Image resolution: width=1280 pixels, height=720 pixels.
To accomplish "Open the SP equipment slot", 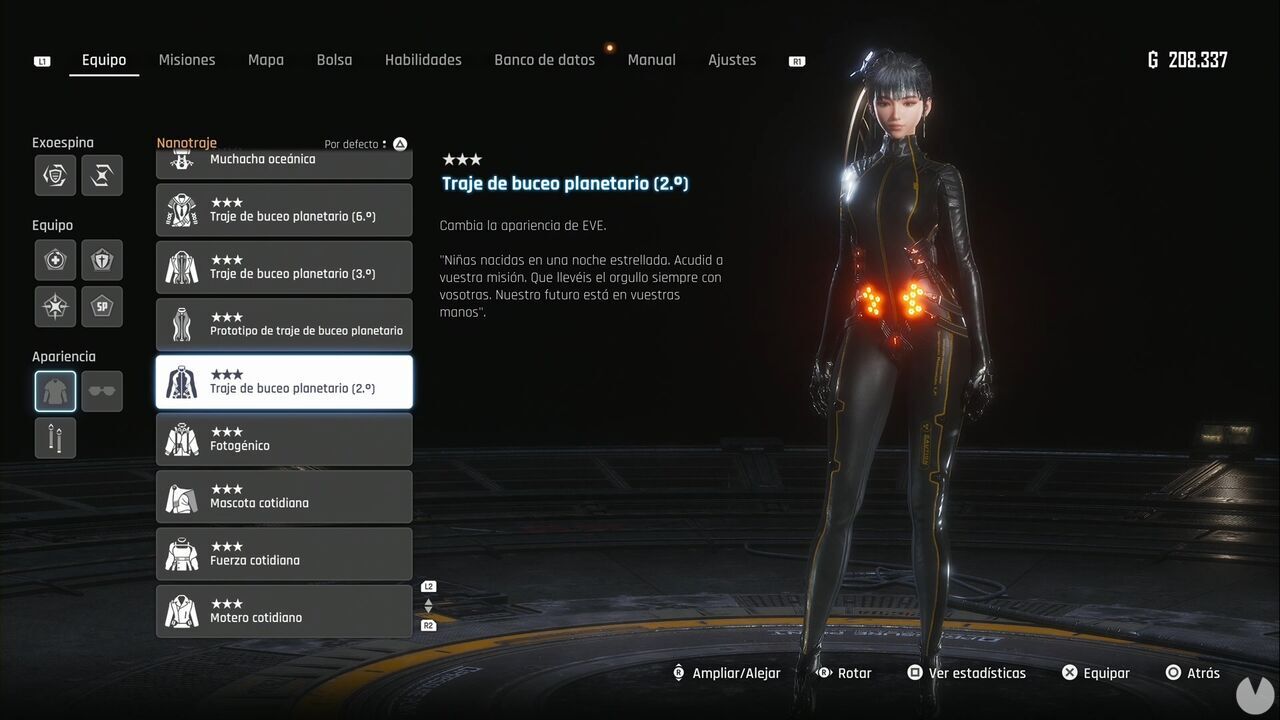I will 102,306.
